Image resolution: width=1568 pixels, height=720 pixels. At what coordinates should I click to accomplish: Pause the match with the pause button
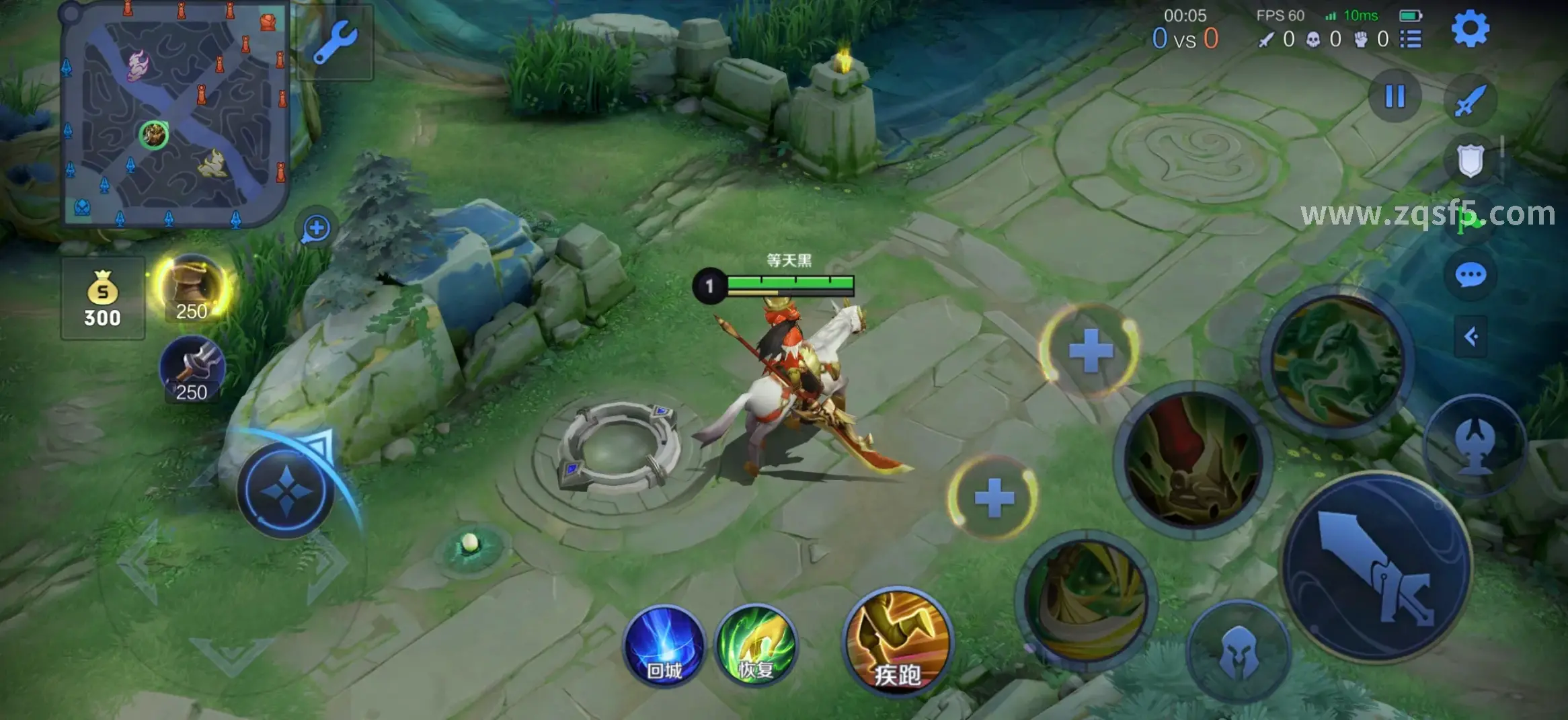[x=1395, y=96]
